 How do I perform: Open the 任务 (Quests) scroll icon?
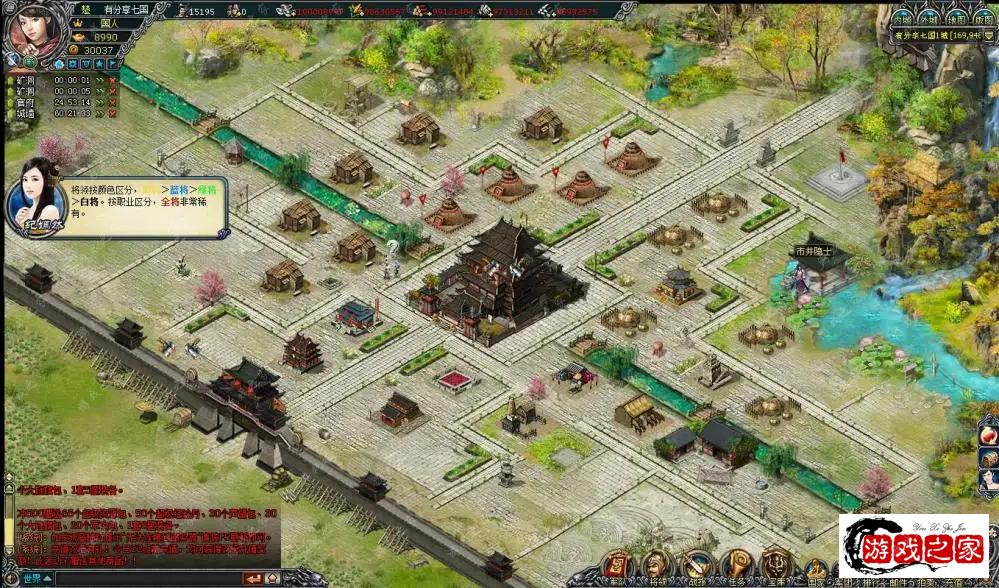[736, 563]
